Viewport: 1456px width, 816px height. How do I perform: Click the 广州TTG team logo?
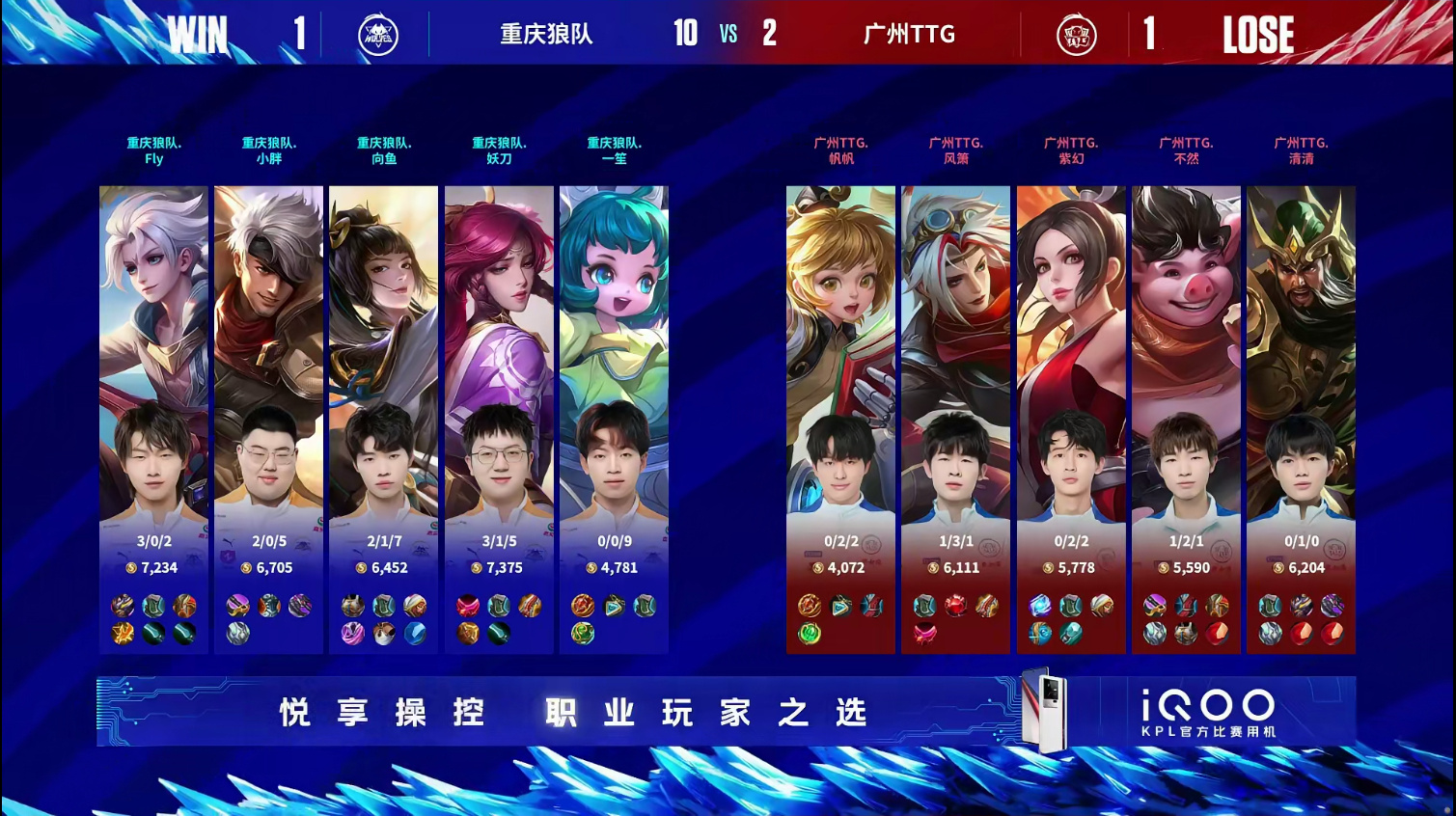(x=1076, y=36)
